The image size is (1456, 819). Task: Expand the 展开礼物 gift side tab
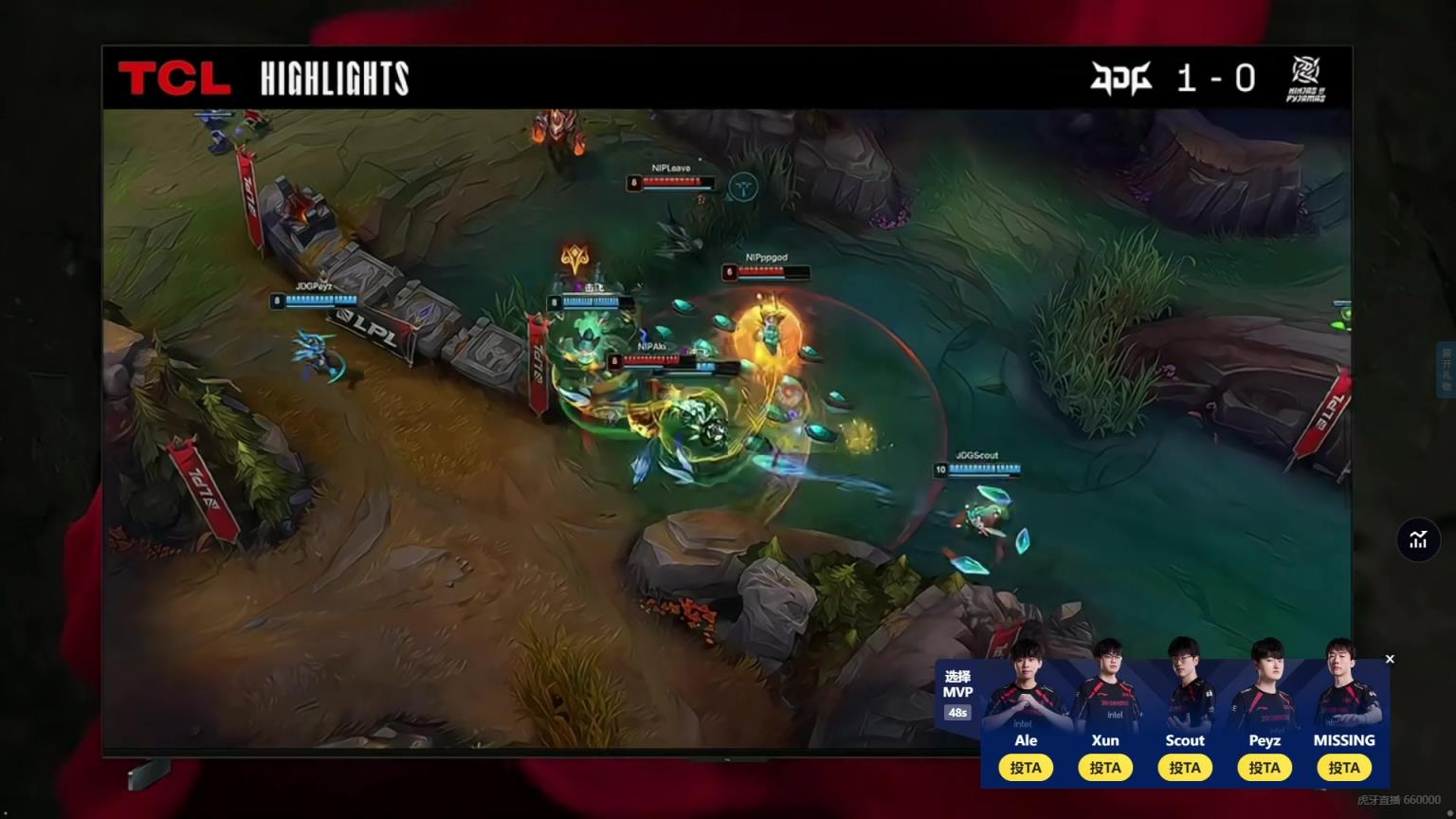(1447, 370)
